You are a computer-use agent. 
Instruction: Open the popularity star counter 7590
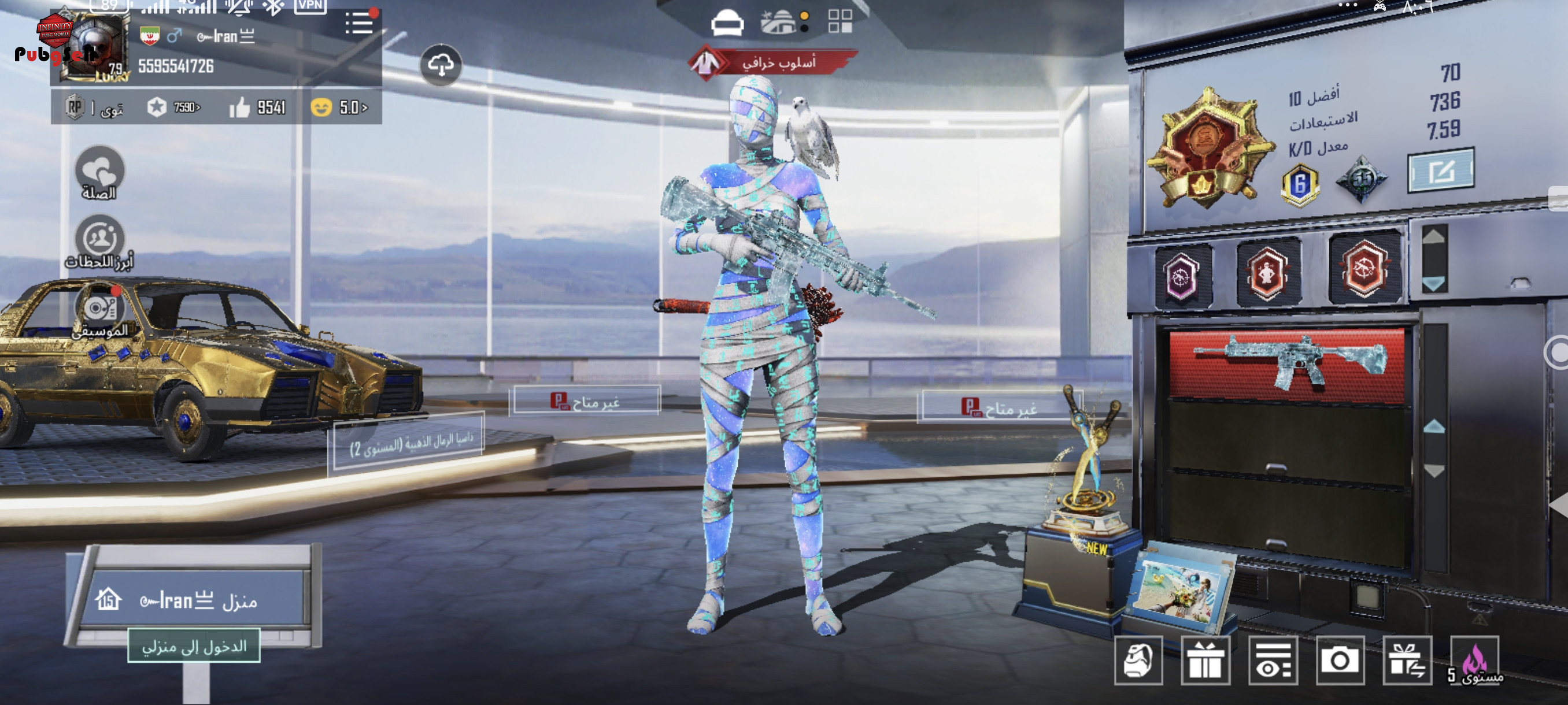tap(173, 107)
